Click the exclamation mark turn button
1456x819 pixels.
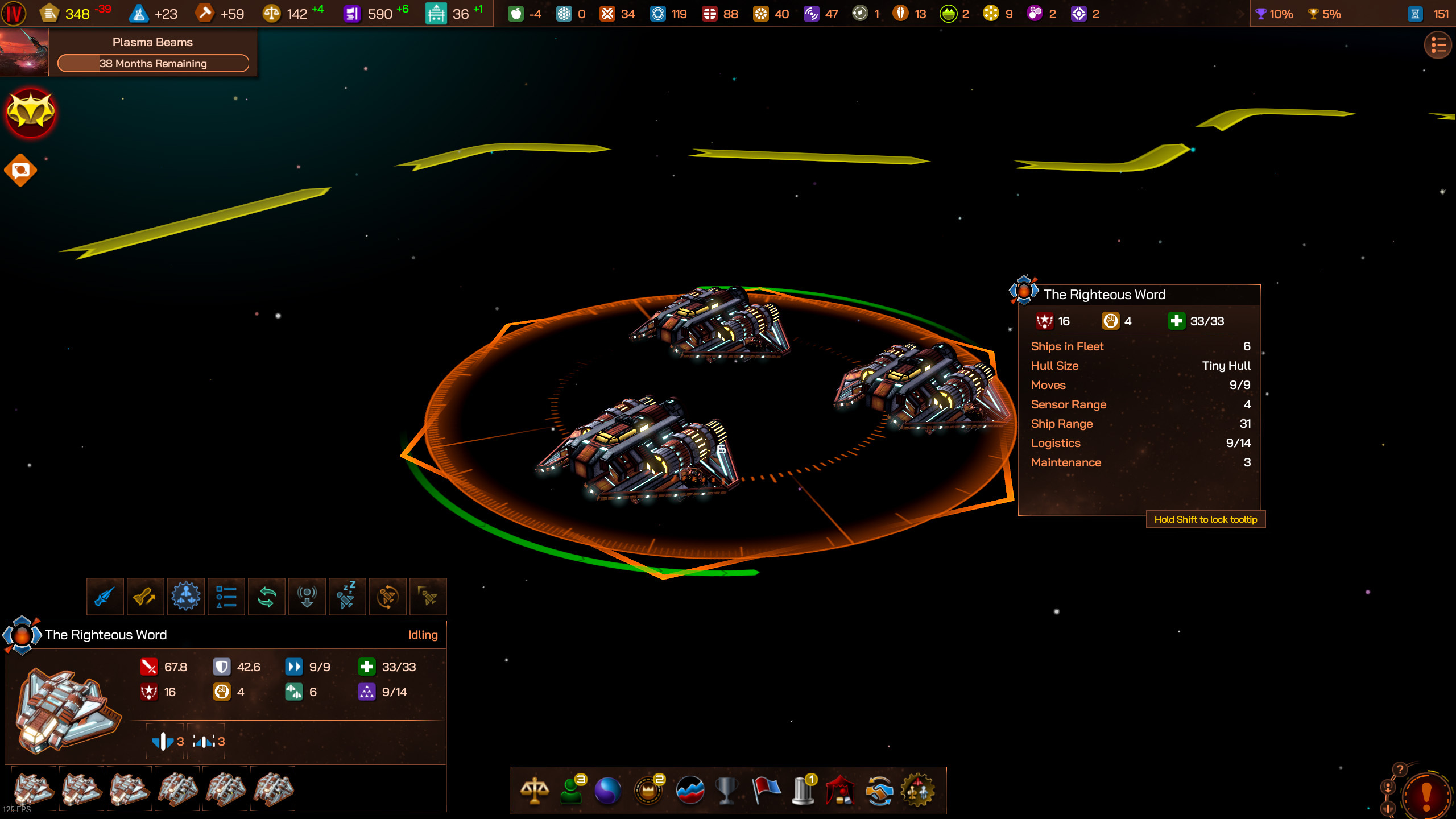(x=1426, y=795)
